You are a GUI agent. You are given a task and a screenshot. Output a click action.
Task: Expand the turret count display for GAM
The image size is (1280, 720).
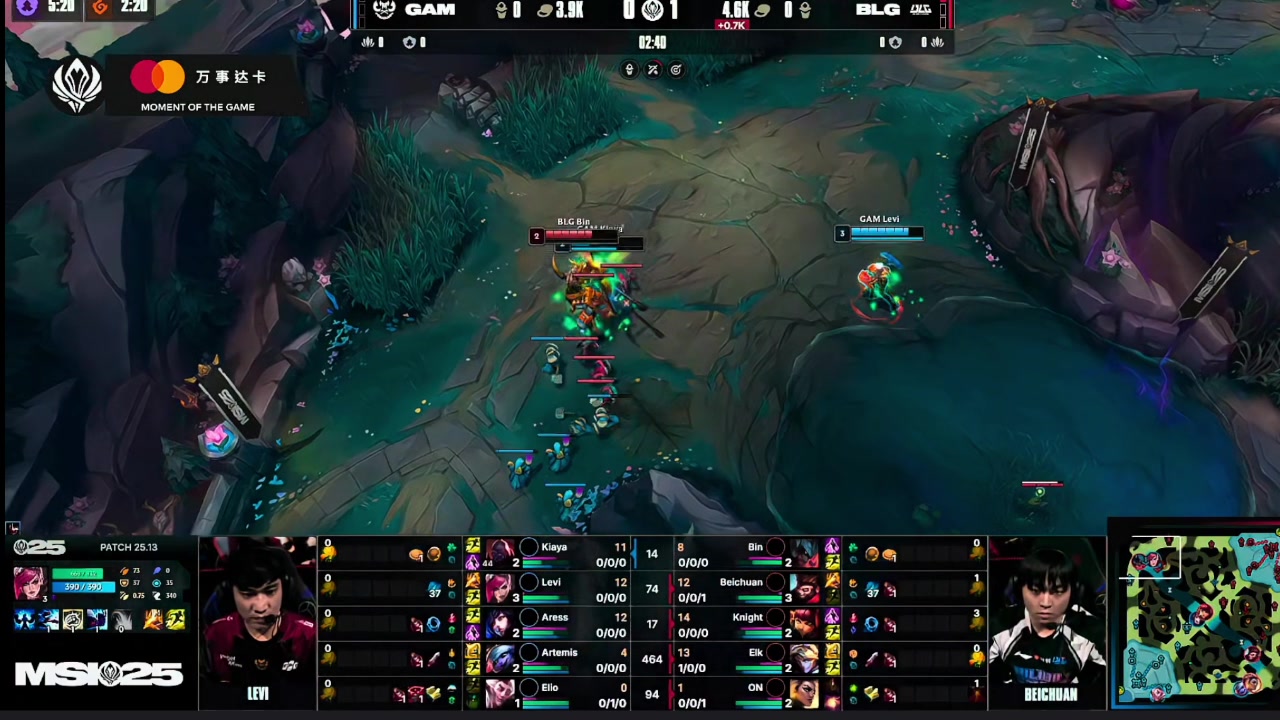(410, 43)
